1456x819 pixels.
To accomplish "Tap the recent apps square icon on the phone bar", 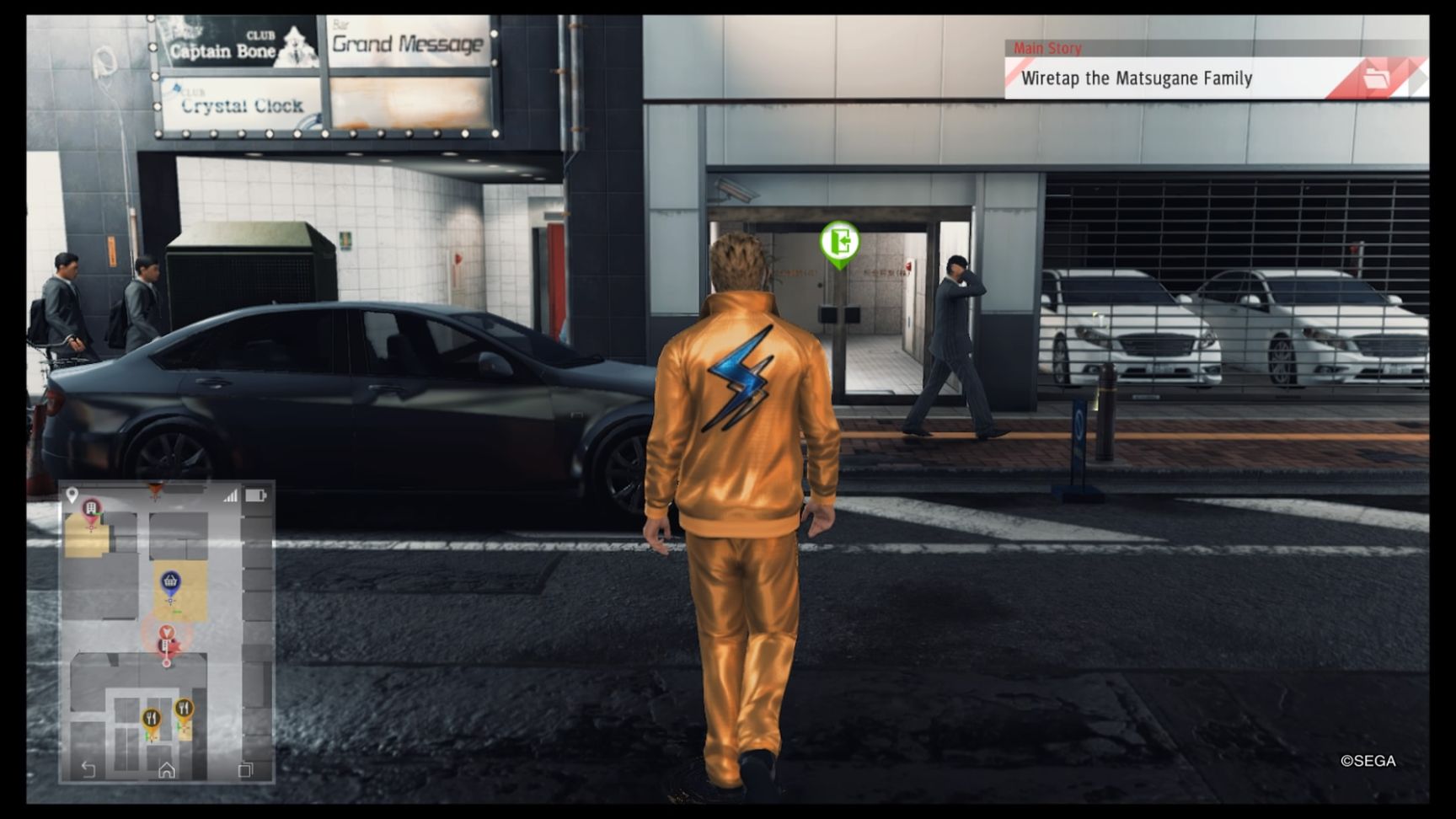I will tap(246, 769).
